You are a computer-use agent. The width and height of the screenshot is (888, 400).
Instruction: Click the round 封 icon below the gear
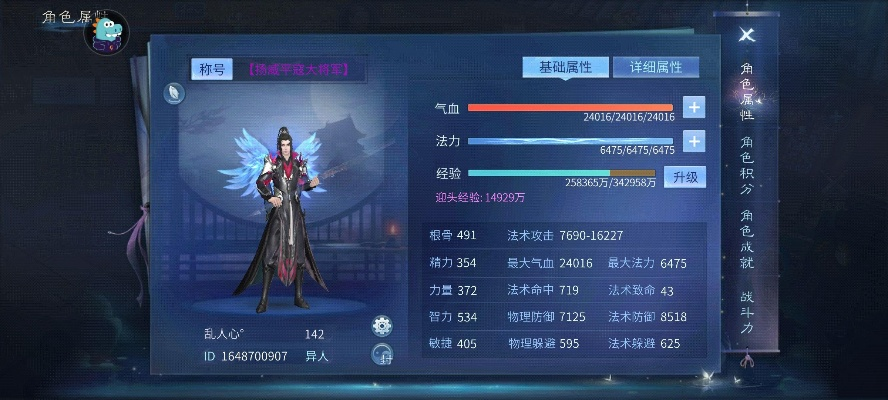point(381,354)
